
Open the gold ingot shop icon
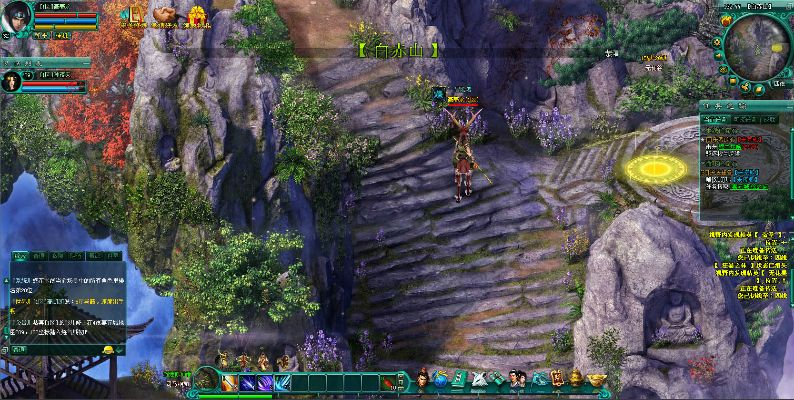click(597, 379)
